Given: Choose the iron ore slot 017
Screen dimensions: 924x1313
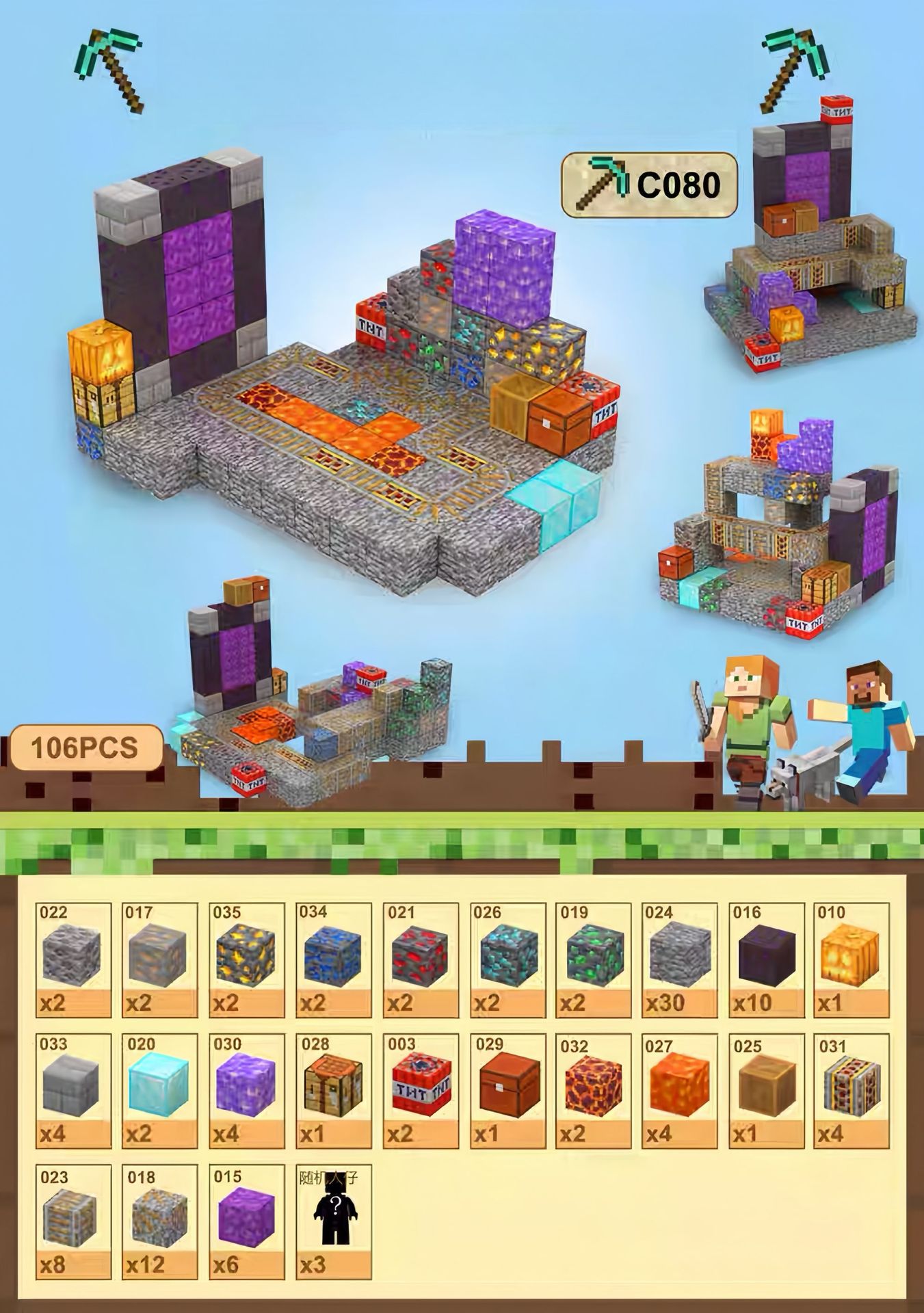Looking at the screenshot, I should click(x=160, y=958).
